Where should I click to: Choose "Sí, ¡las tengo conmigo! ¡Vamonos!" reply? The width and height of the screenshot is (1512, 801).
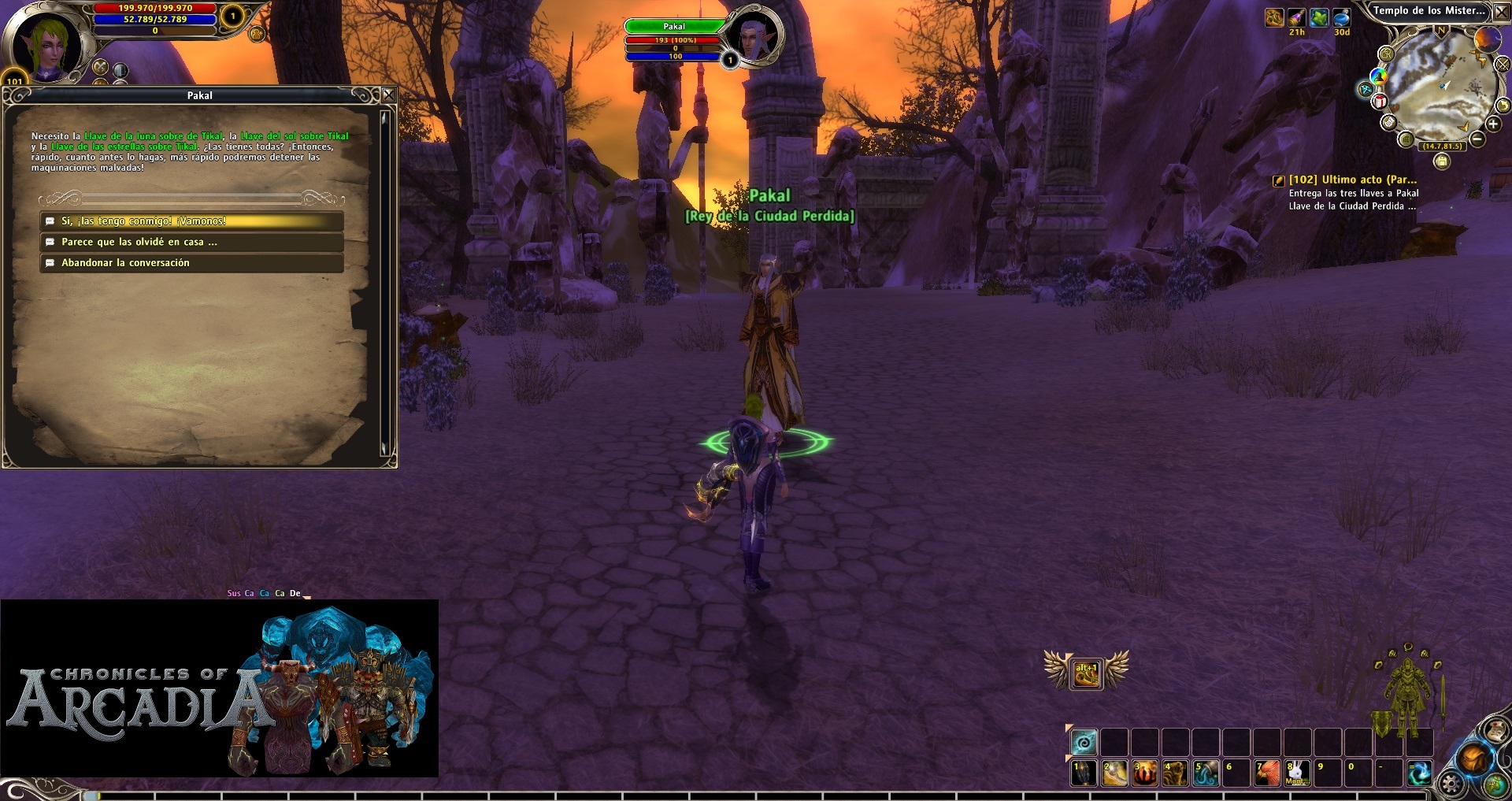191,221
